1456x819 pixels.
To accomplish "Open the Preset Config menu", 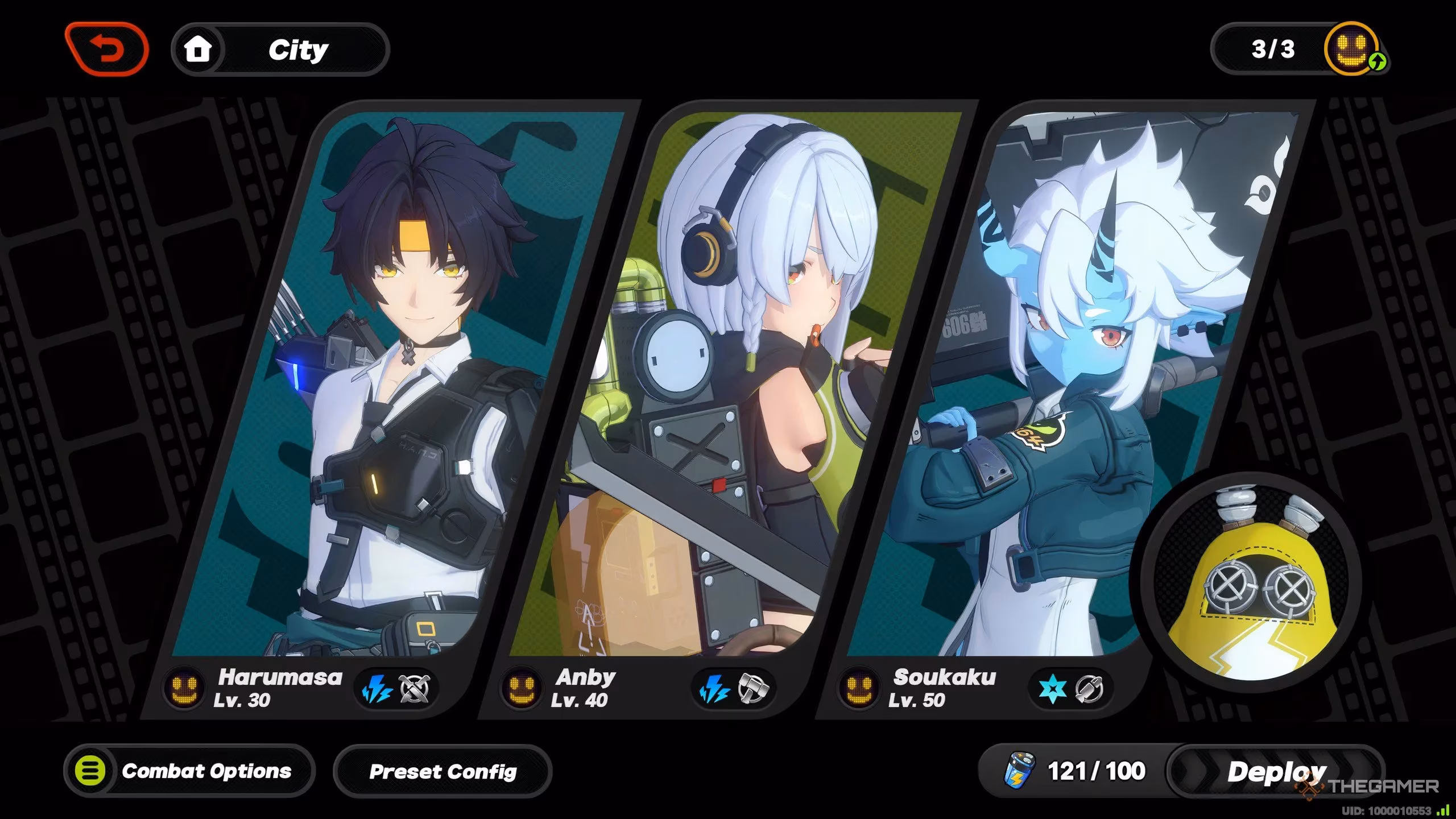I will pos(442,772).
